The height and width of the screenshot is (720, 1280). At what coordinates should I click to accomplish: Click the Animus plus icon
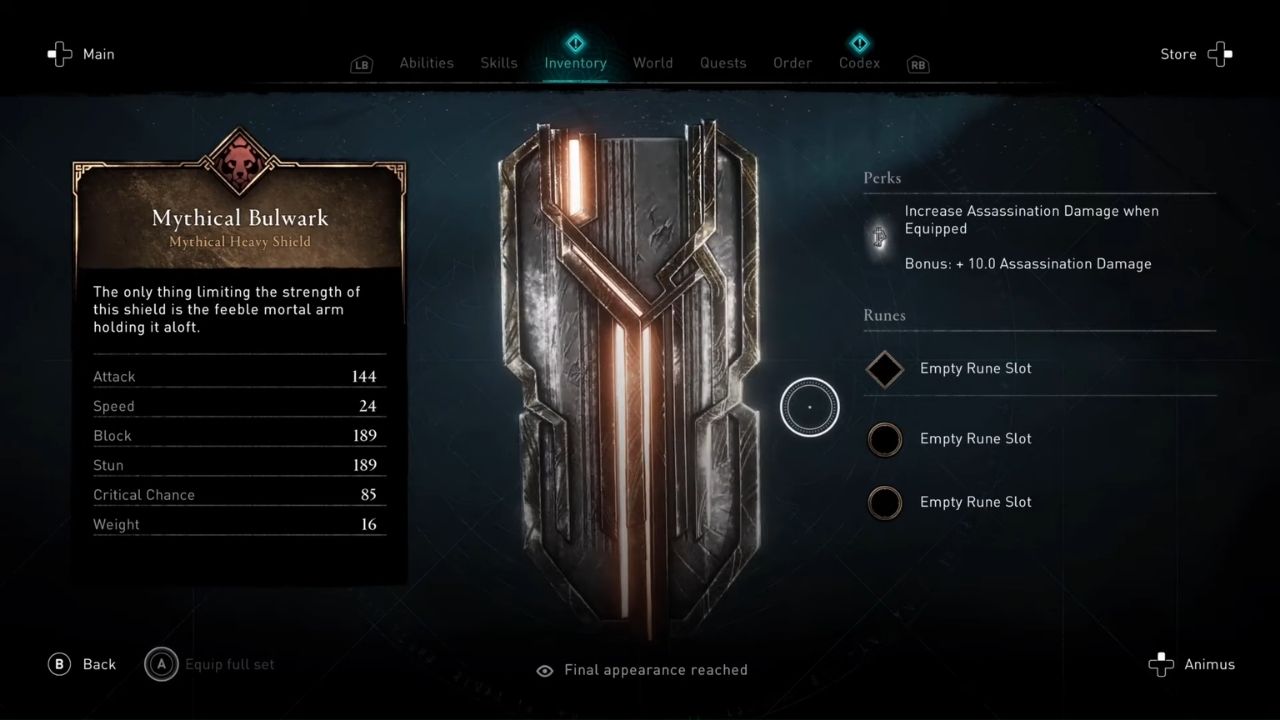pyautogui.click(x=1160, y=664)
